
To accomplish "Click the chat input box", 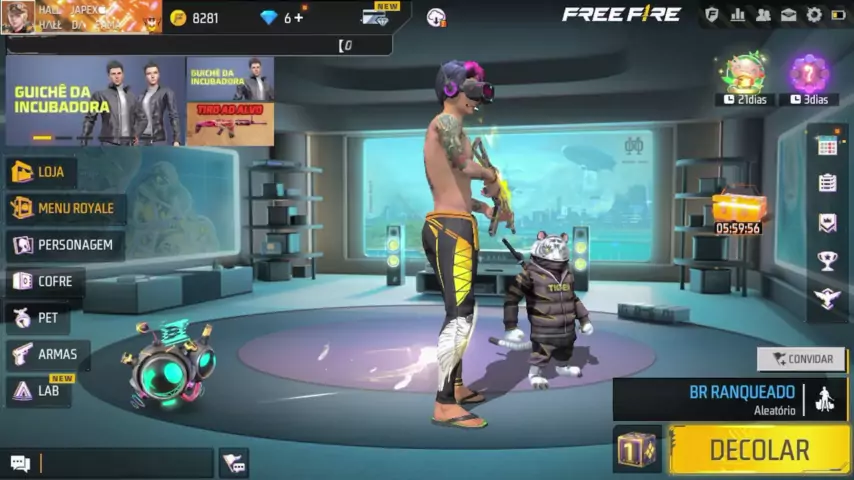I will pos(125,462).
